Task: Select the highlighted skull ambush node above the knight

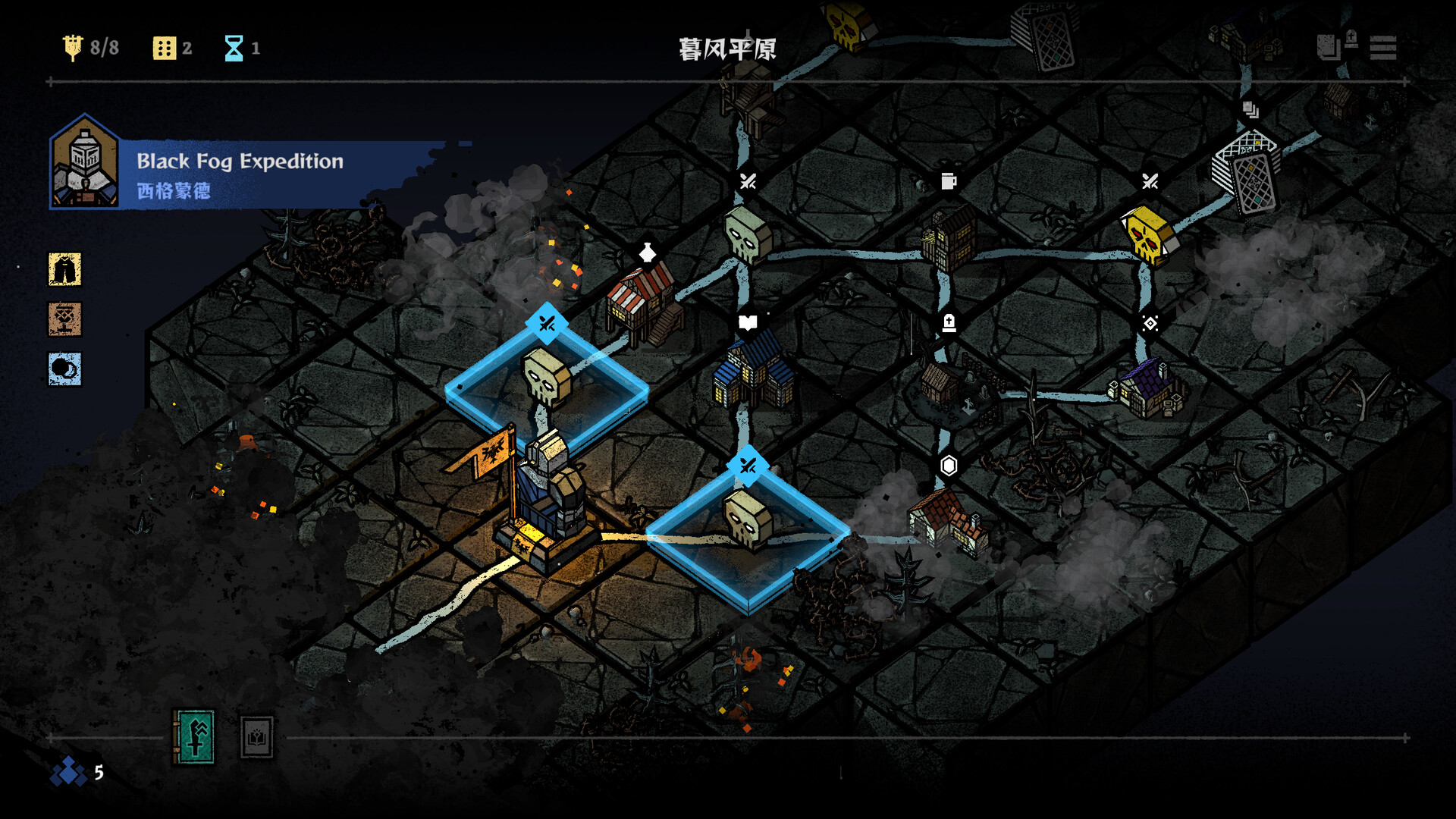Action: pos(546,379)
